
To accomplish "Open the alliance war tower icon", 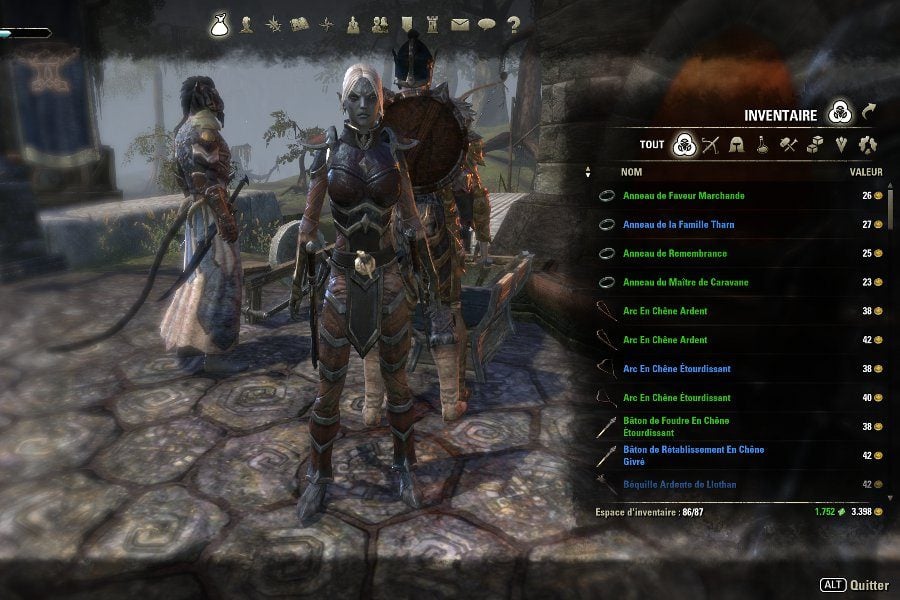I will 433,24.
